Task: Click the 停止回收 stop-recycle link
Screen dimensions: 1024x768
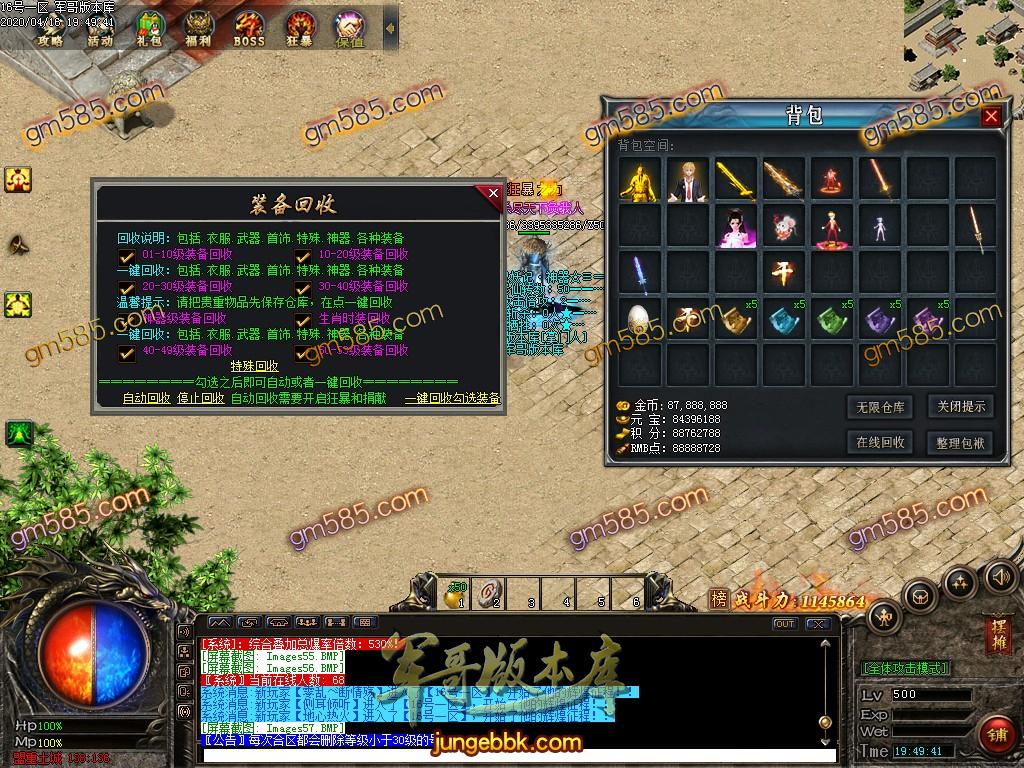Action: pos(200,398)
